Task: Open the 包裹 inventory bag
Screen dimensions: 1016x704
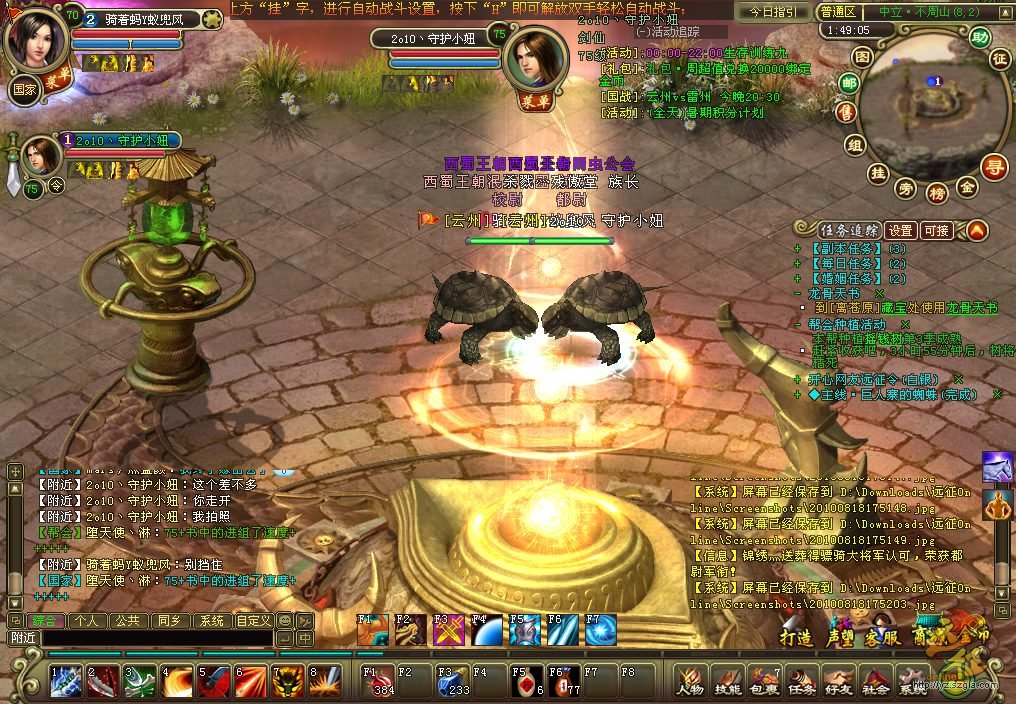Action: [x=764, y=681]
